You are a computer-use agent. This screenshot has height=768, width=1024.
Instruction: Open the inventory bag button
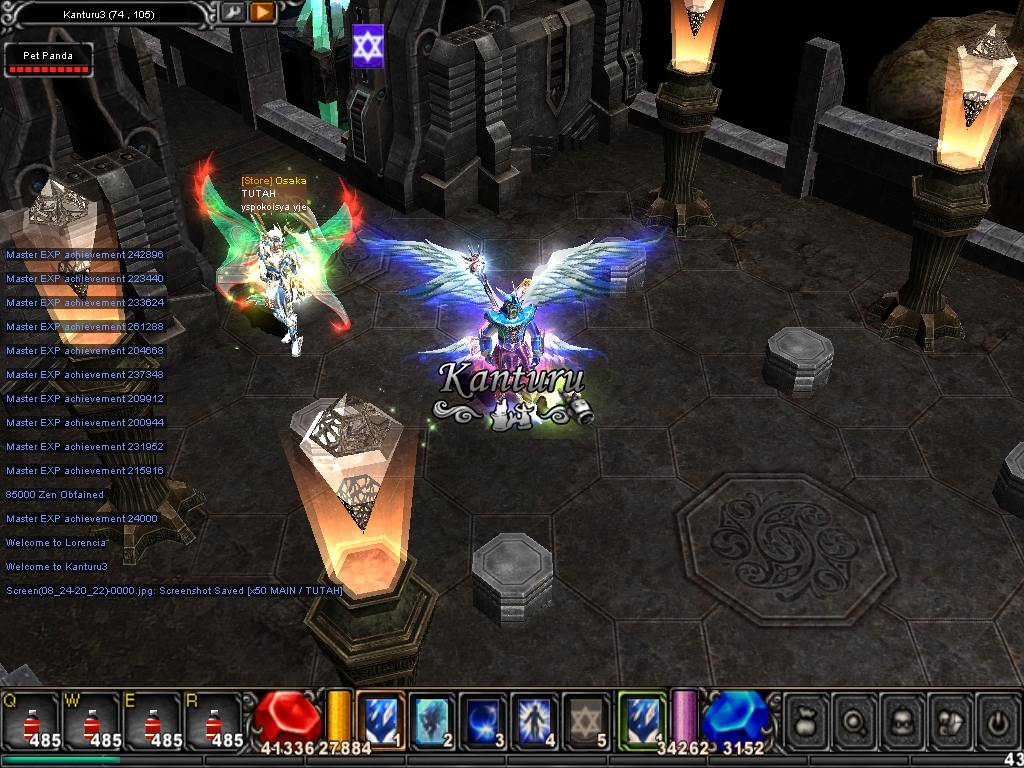(806, 719)
